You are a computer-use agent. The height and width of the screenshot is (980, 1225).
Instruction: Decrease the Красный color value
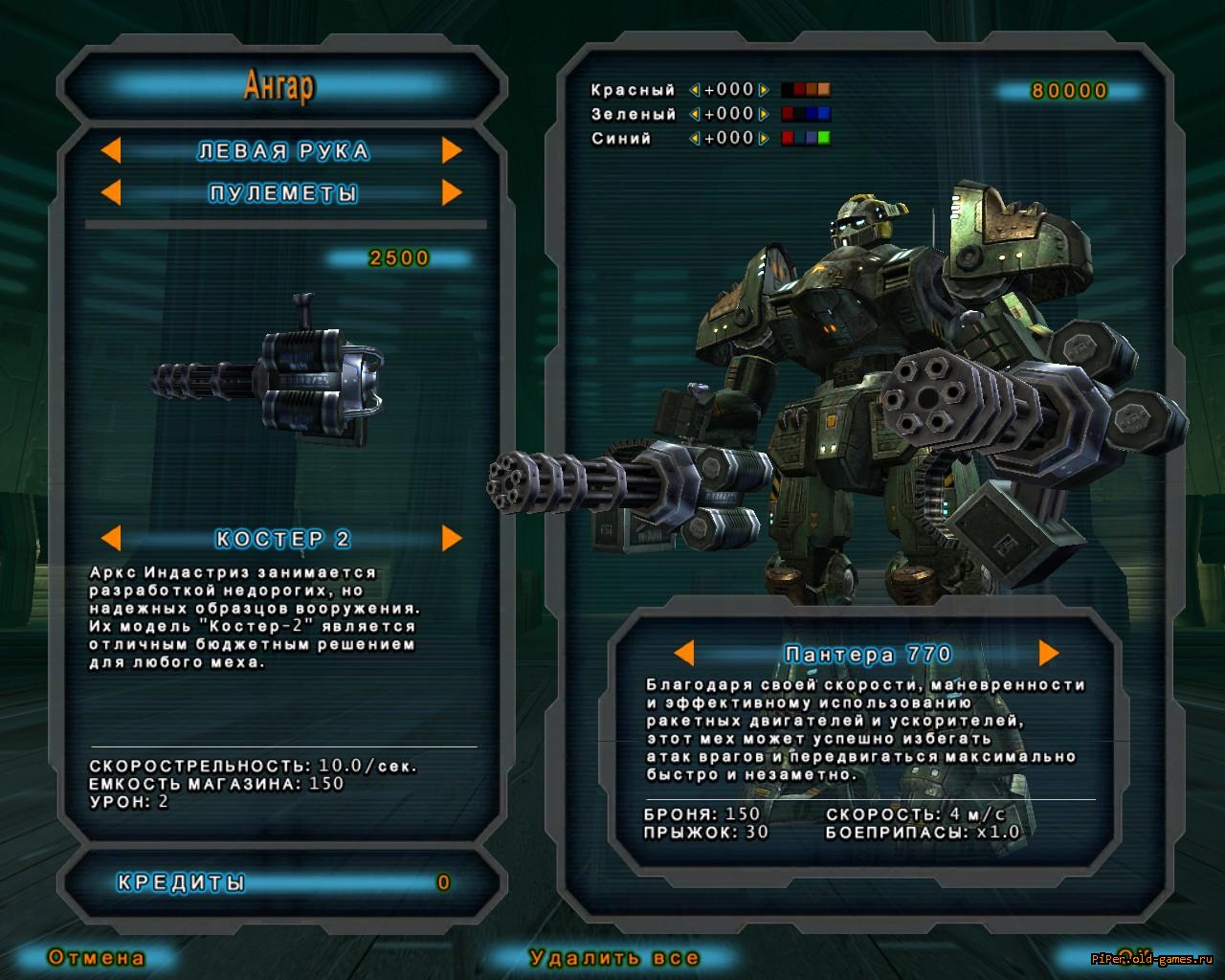695,91
